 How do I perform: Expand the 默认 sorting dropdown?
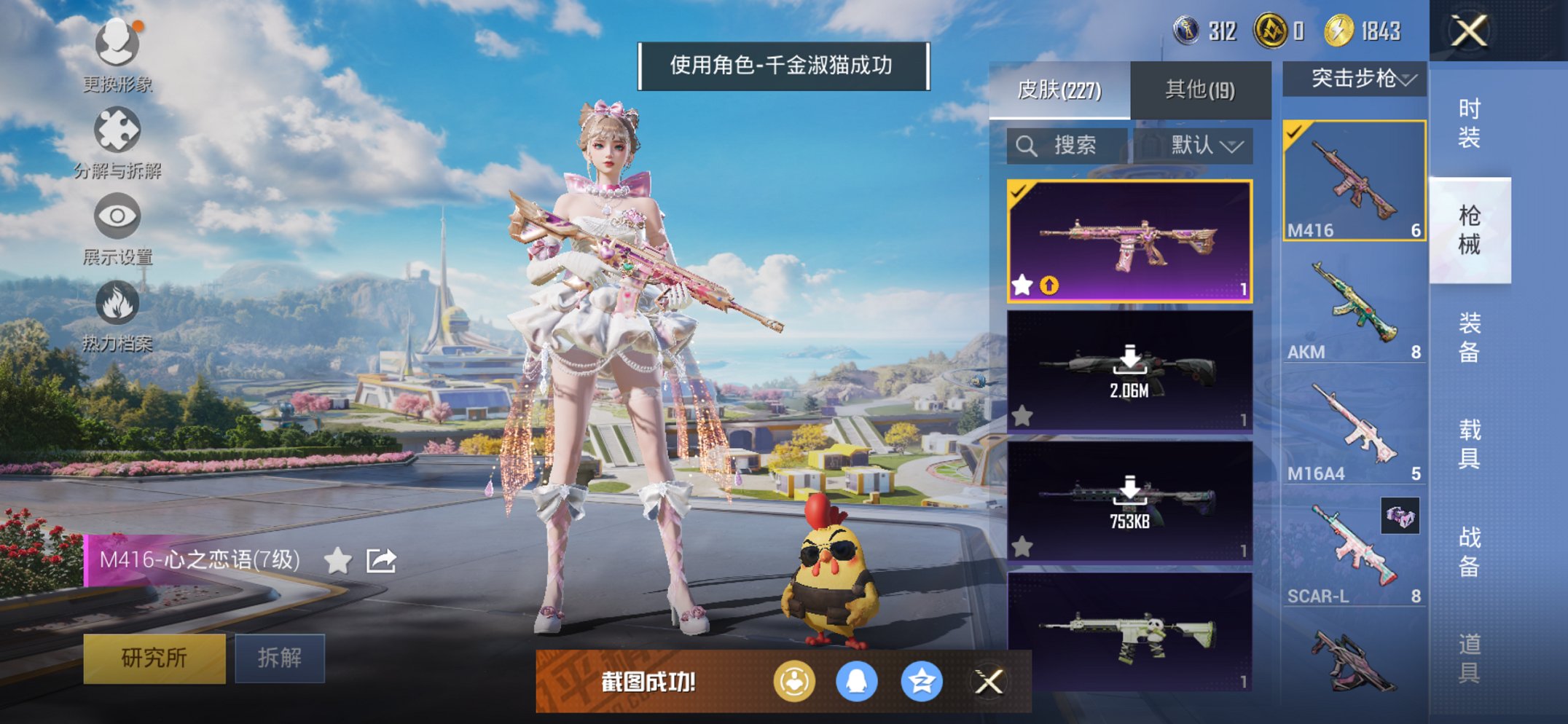tap(1204, 146)
